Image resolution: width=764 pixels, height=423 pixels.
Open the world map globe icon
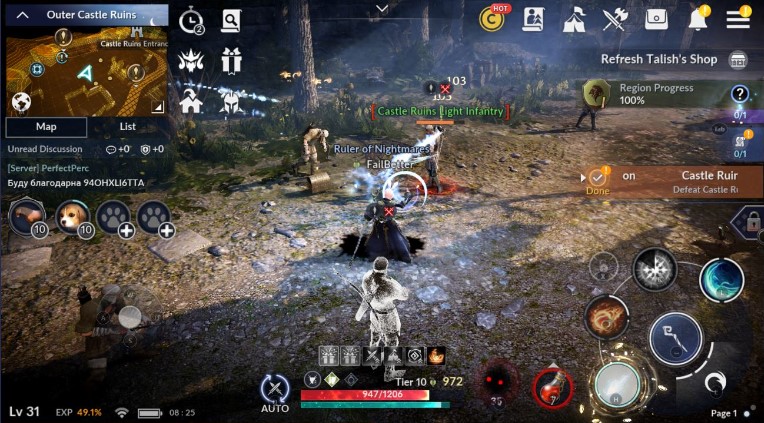[x=22, y=101]
